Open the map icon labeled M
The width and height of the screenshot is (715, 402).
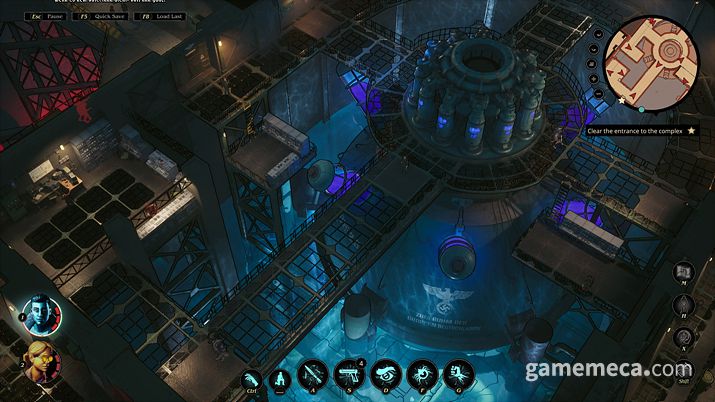685,272
